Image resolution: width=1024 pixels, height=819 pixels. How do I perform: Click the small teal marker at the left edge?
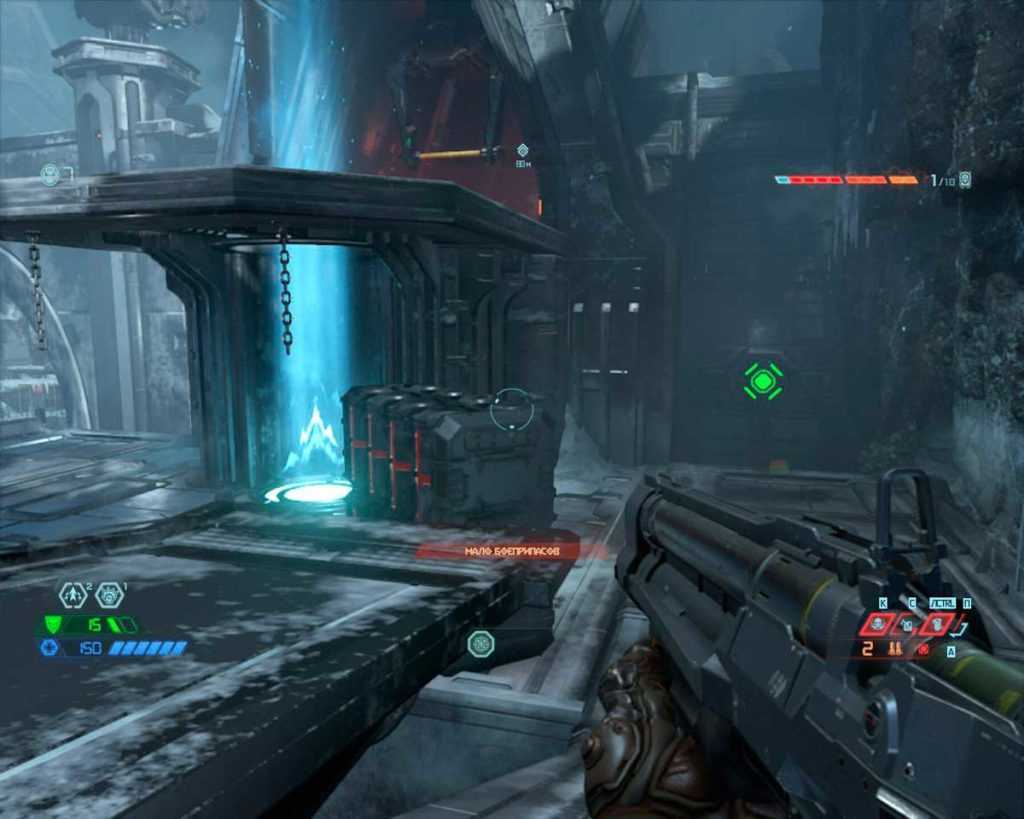coord(50,174)
